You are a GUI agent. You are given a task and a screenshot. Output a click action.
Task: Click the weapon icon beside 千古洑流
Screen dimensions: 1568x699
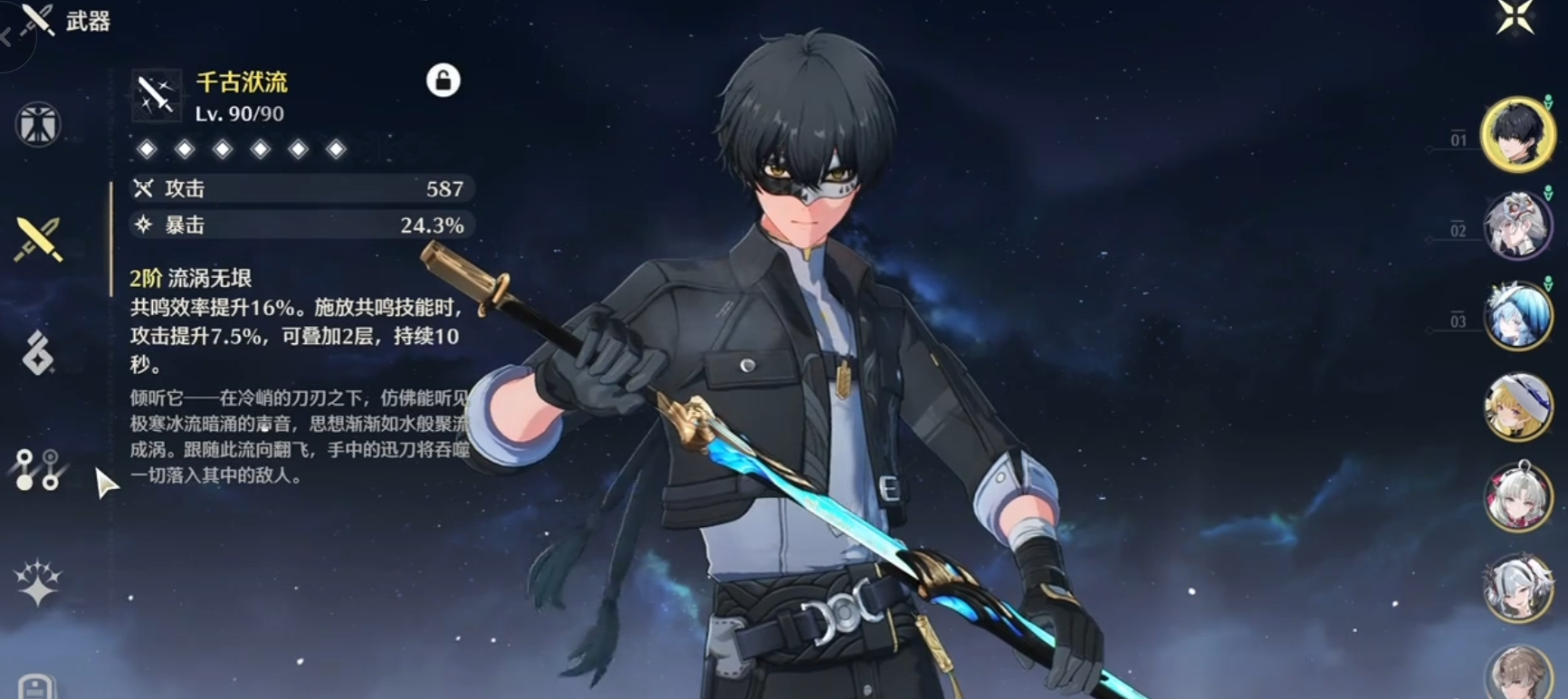156,94
